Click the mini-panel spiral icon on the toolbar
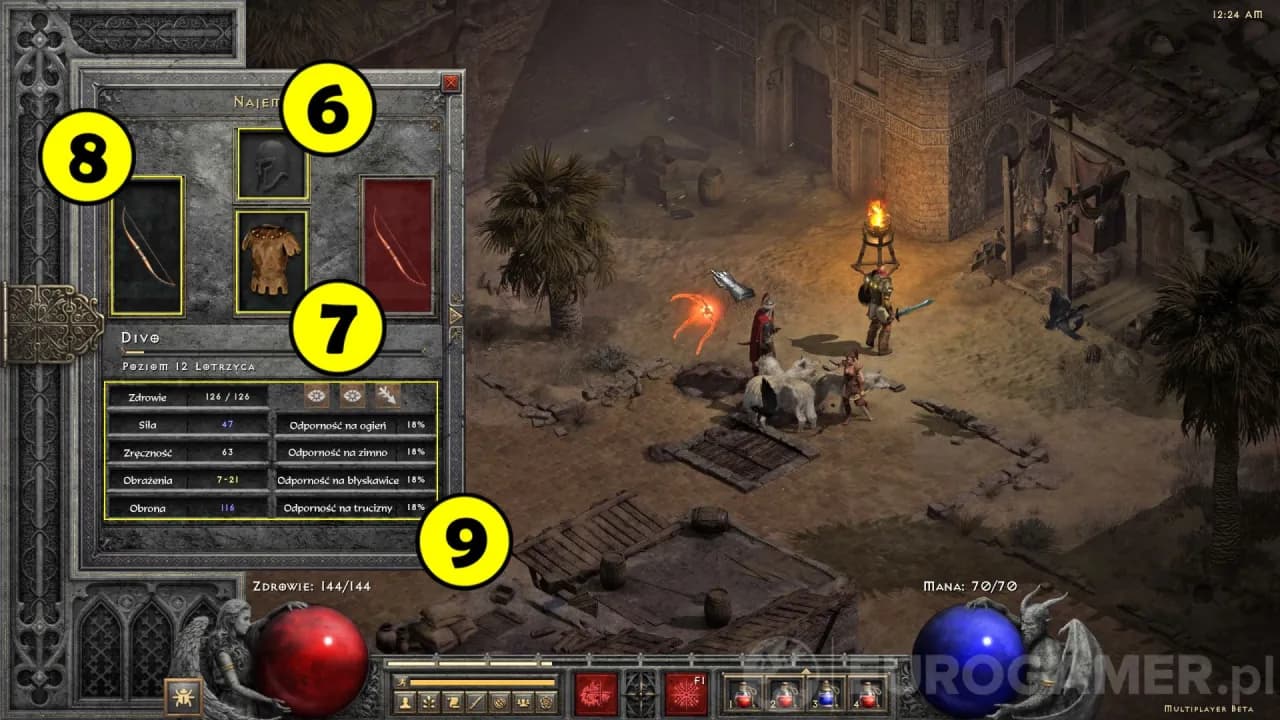Image resolution: width=1280 pixels, height=720 pixels. click(546, 700)
